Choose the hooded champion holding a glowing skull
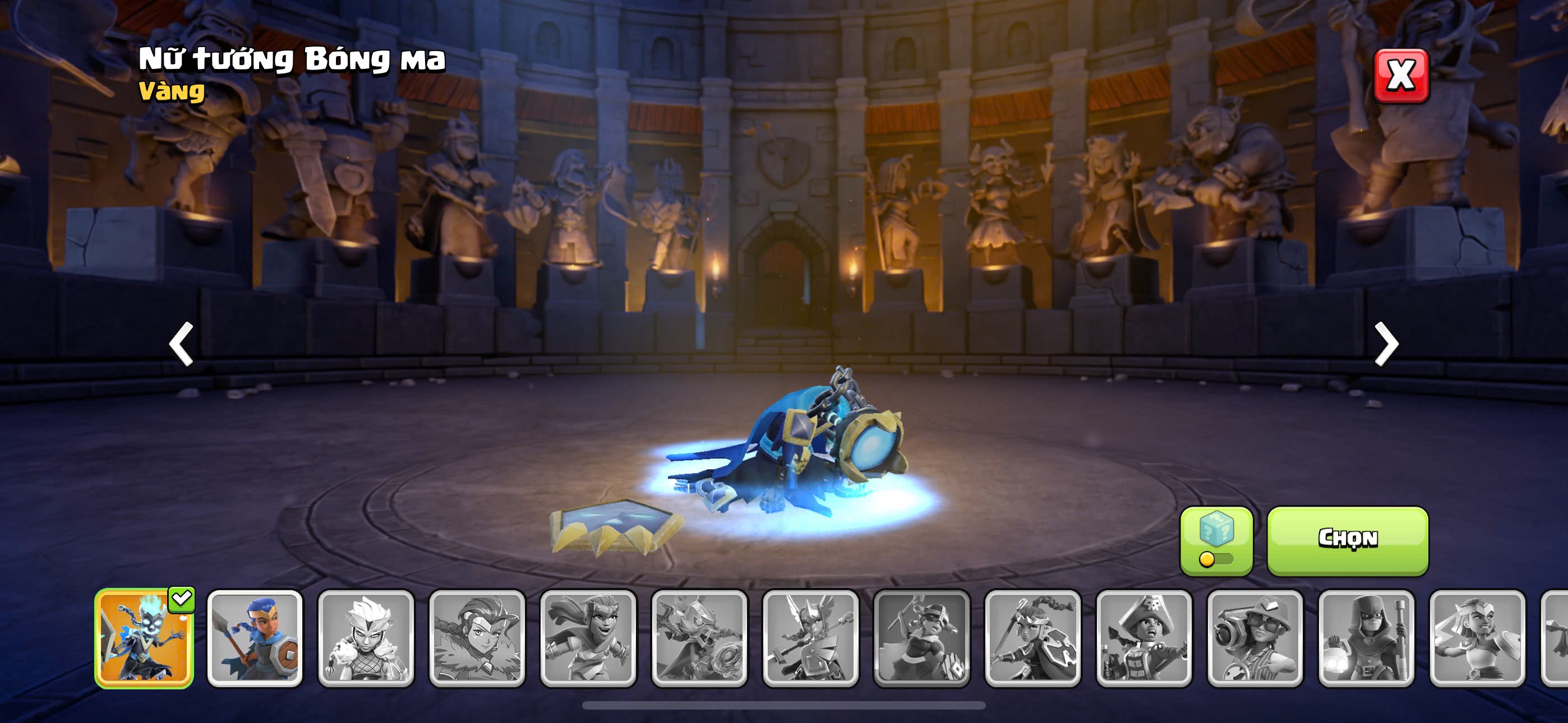The image size is (1568, 723). (1367, 638)
